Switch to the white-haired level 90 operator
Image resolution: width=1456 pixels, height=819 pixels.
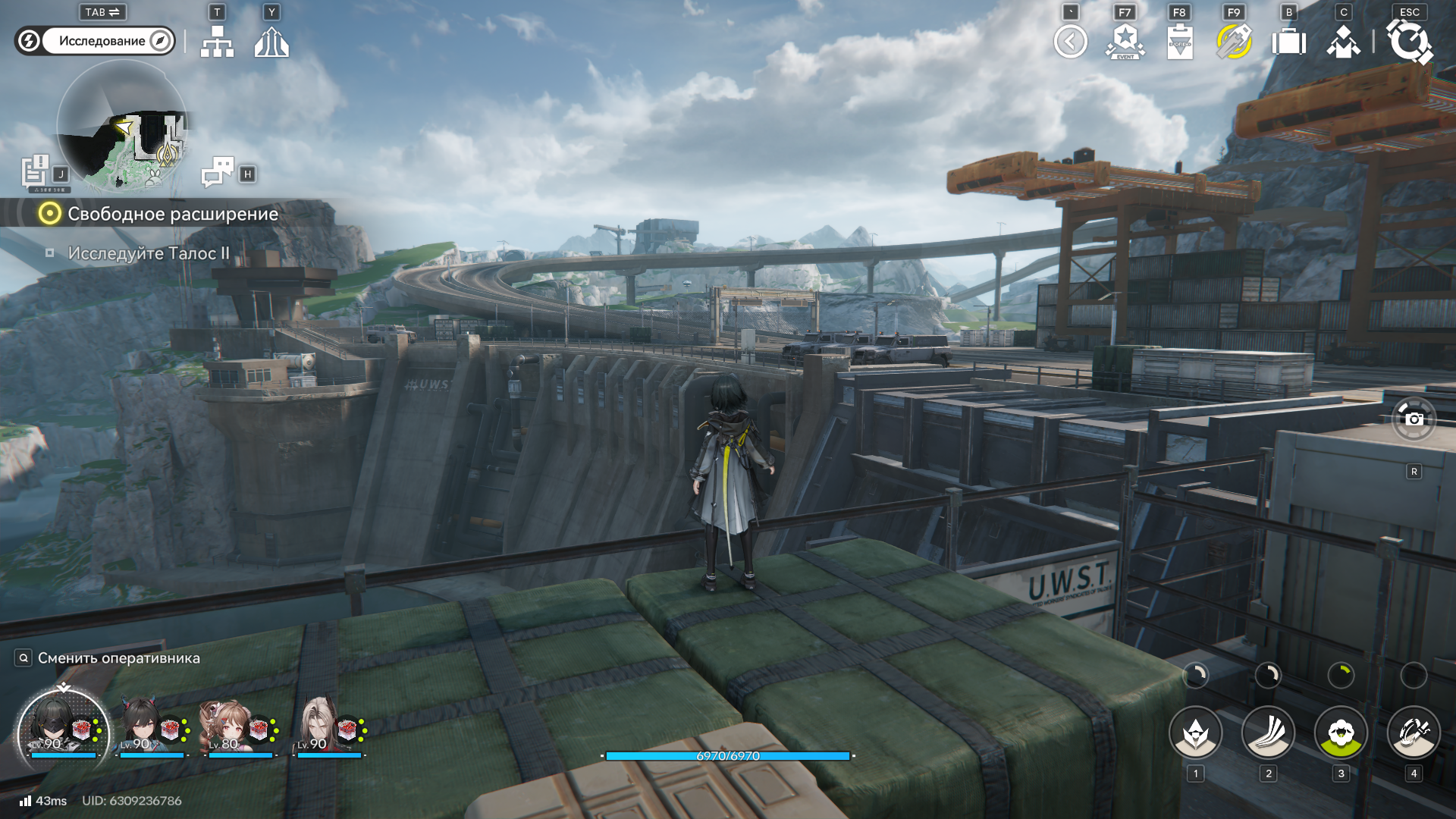pyautogui.click(x=317, y=728)
